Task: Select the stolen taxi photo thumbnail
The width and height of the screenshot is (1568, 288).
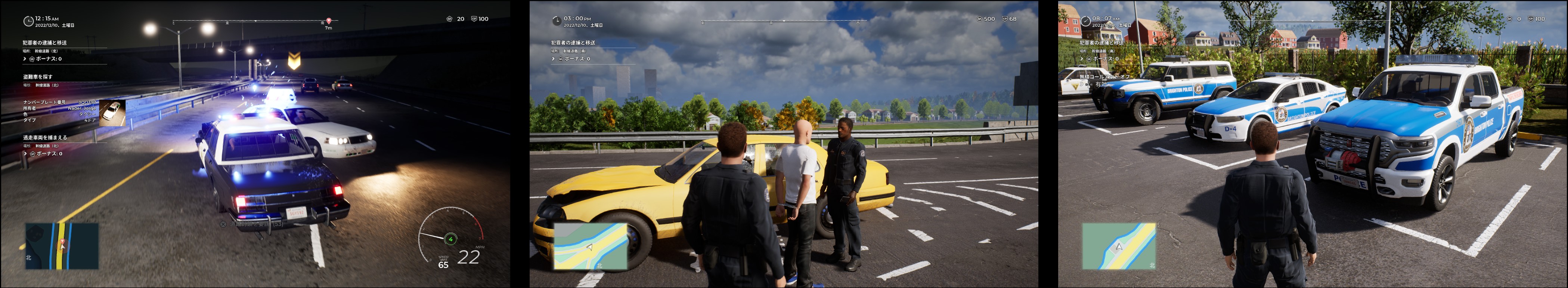Action: click(x=112, y=112)
